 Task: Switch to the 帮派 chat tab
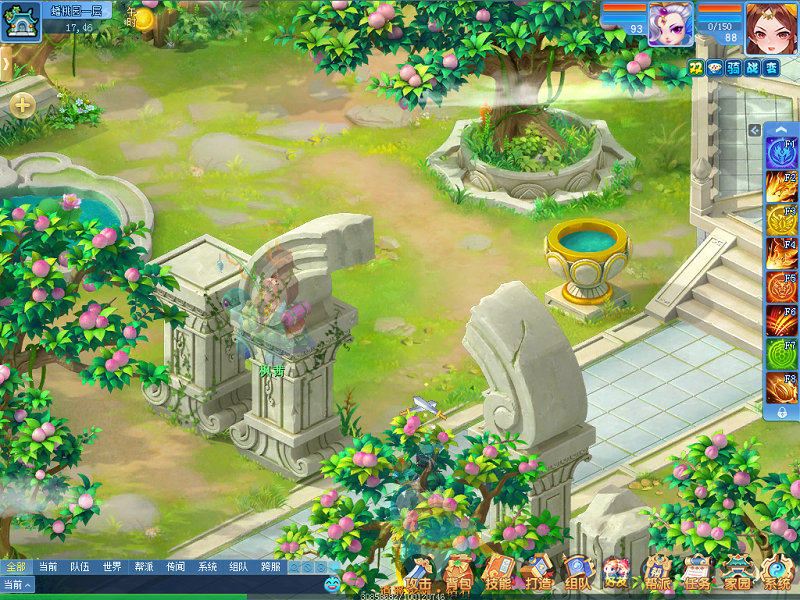tap(143, 567)
